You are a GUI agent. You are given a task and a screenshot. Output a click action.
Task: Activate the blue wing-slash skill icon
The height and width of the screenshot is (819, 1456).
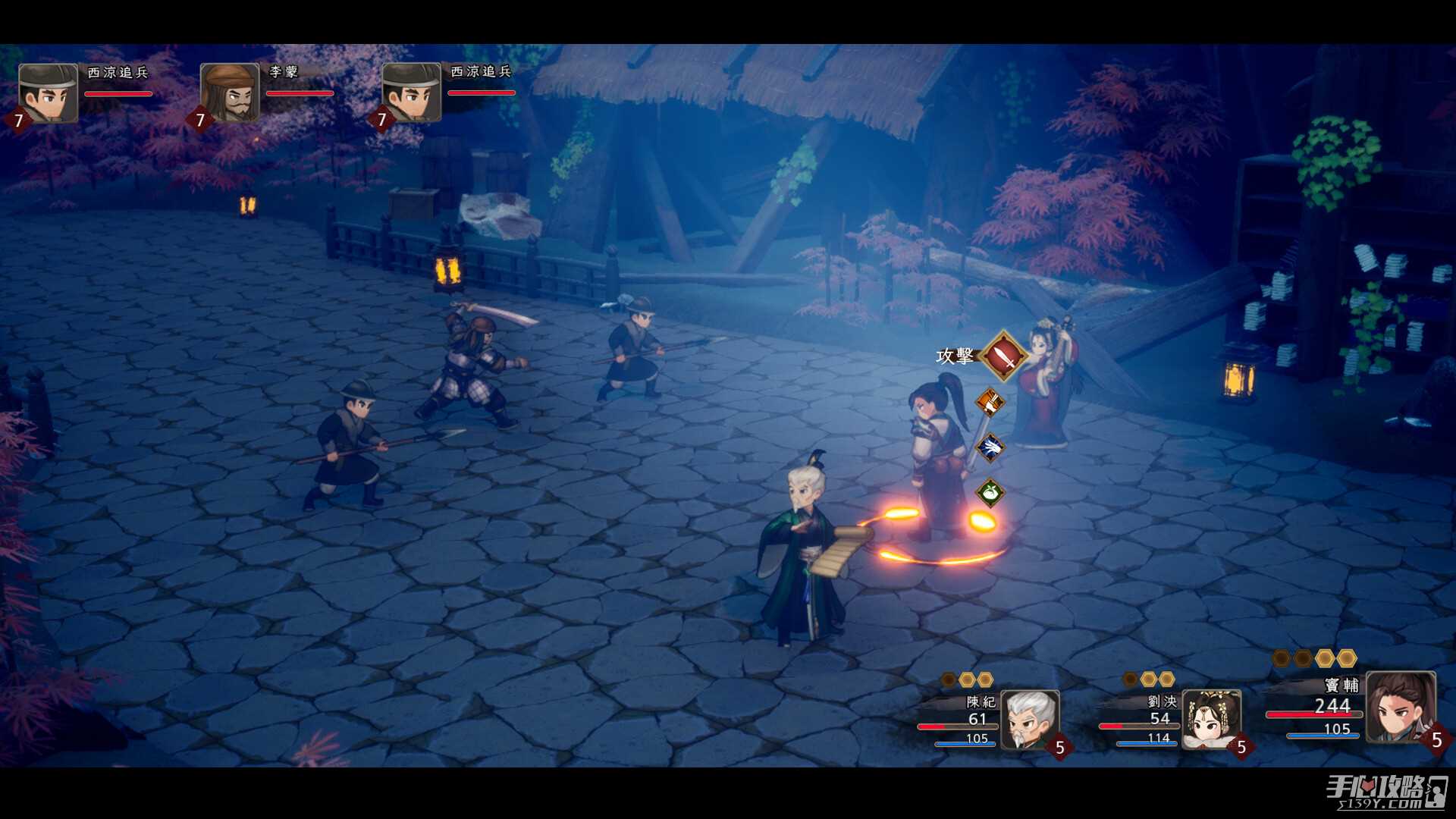(x=990, y=447)
